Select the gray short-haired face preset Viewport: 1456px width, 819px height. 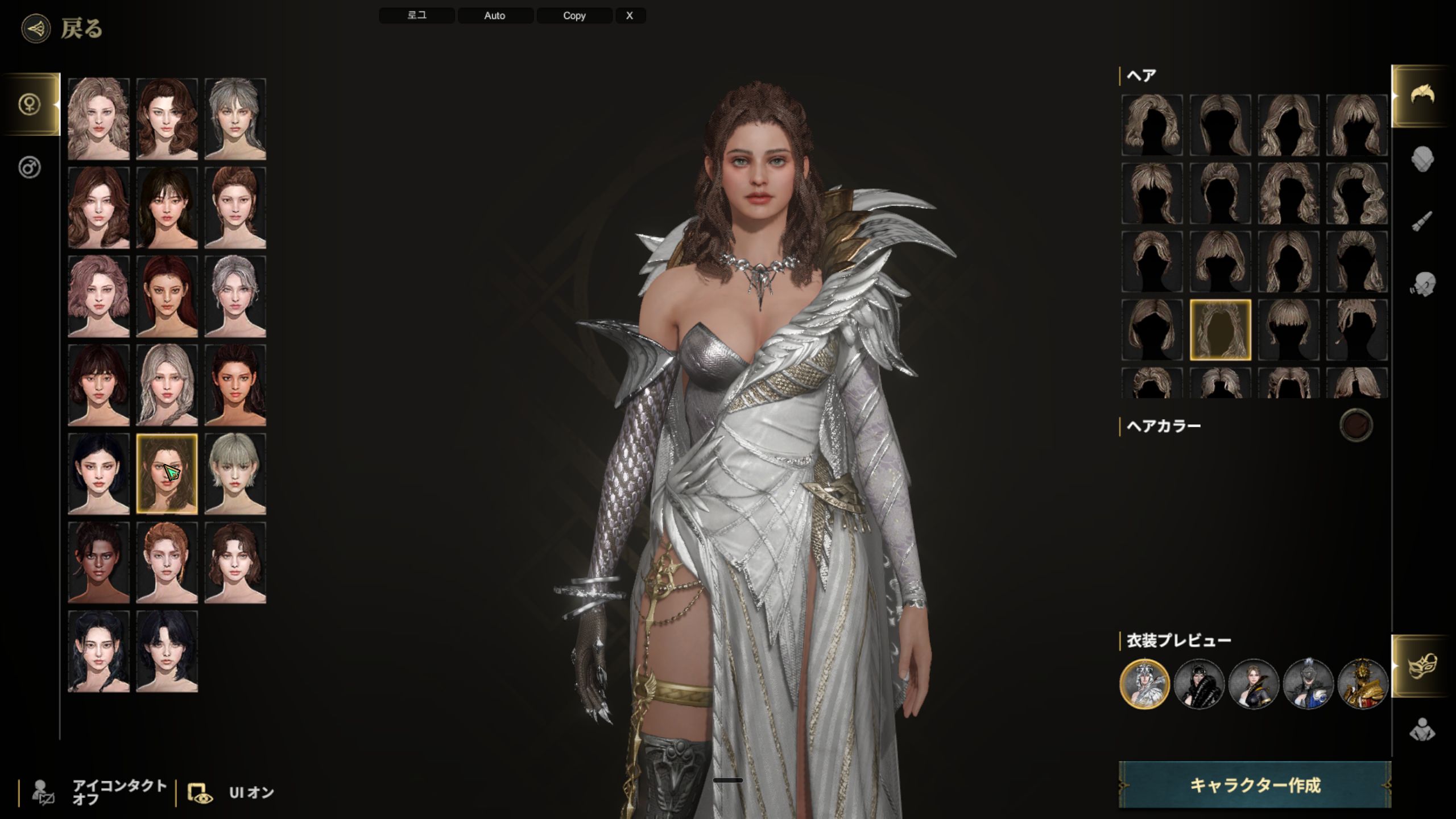coord(235,474)
